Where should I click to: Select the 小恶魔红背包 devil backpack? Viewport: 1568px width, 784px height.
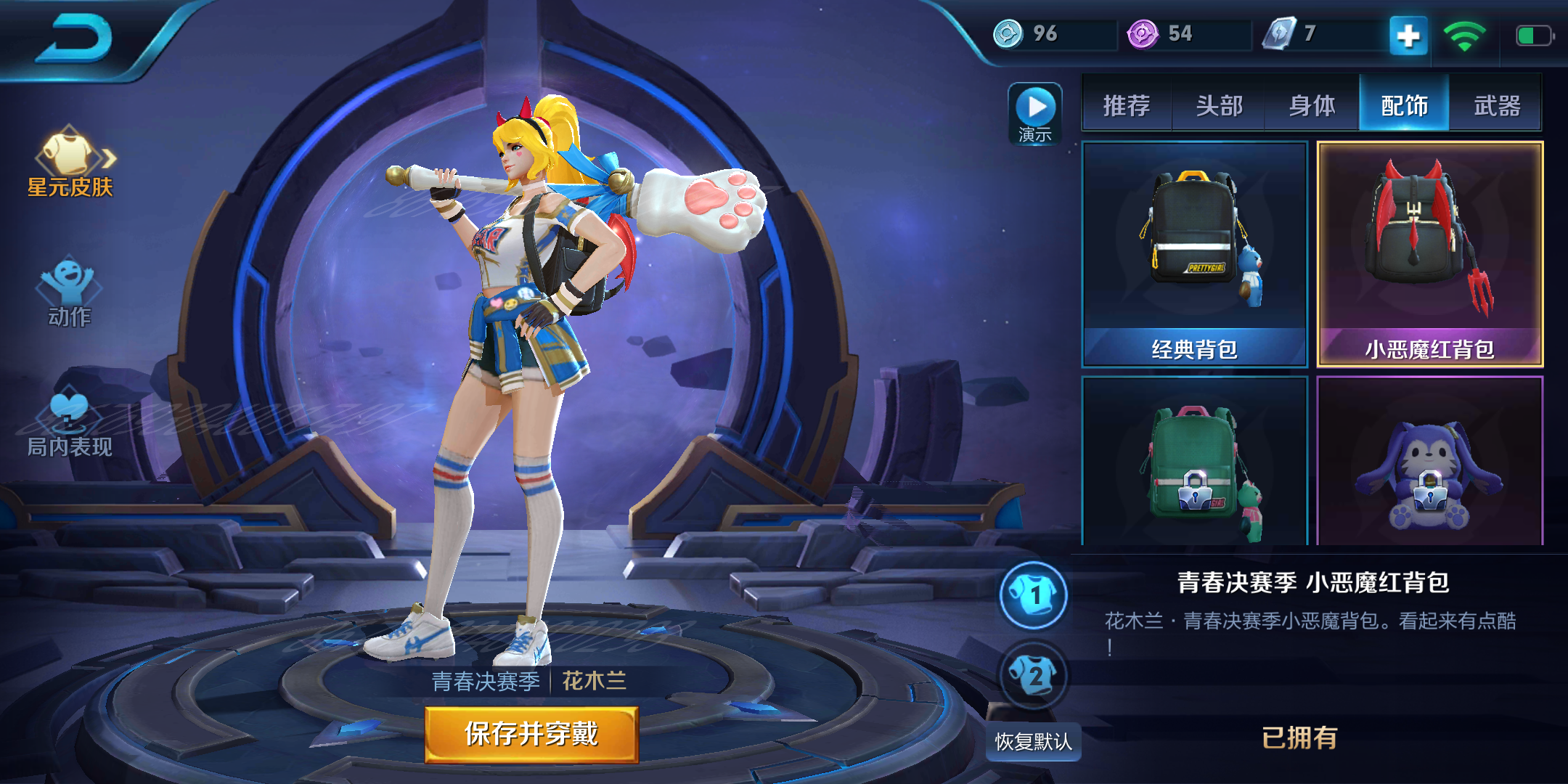click(x=1430, y=254)
